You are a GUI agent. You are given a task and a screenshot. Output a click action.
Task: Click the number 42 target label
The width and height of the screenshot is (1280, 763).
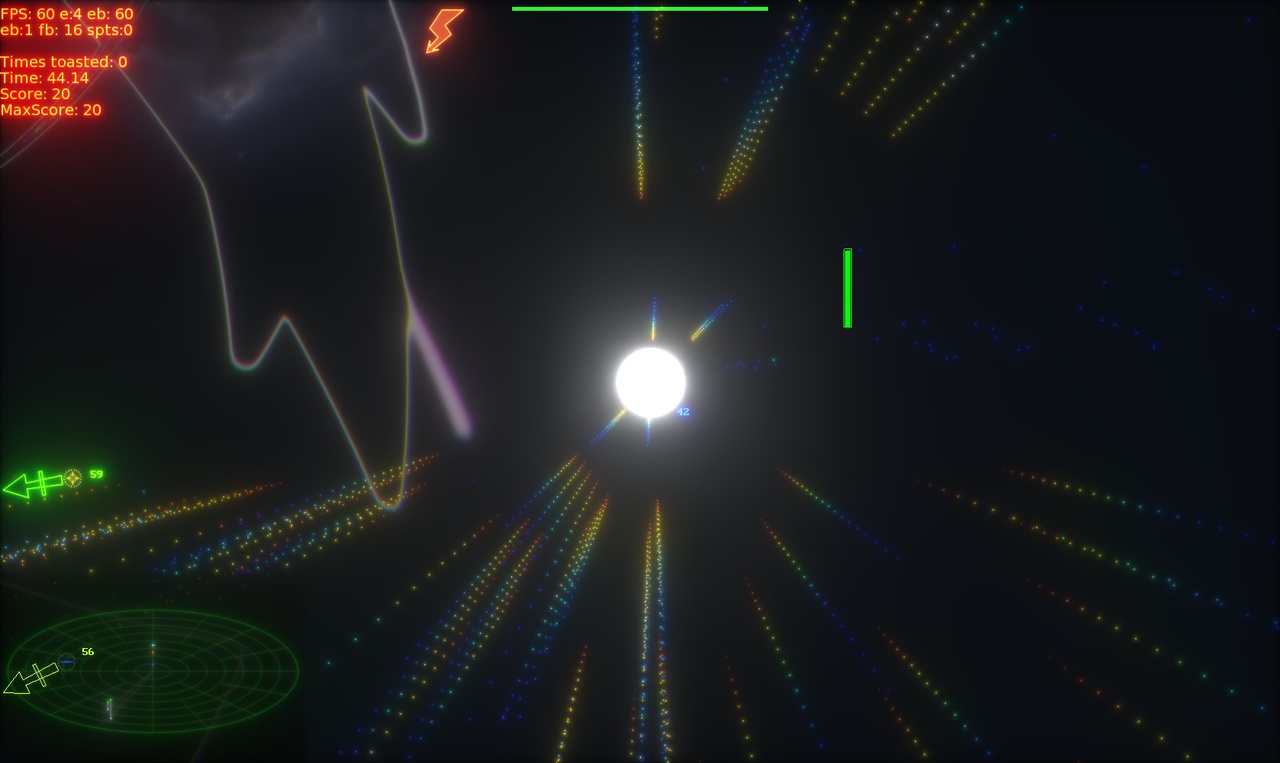684,410
